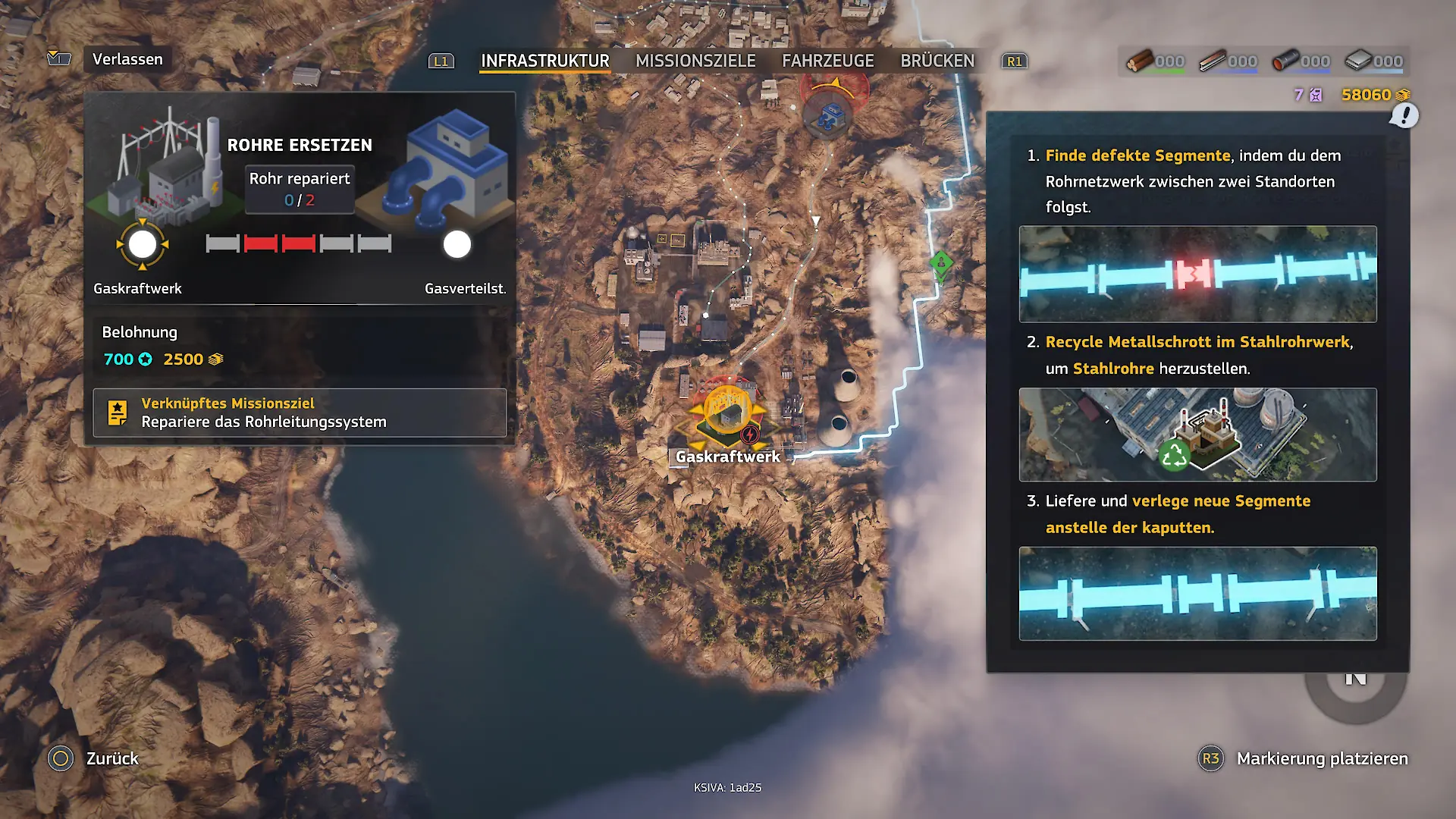View the steel pipe factory recycling image
This screenshot has height=819, width=1456.
point(1197,435)
